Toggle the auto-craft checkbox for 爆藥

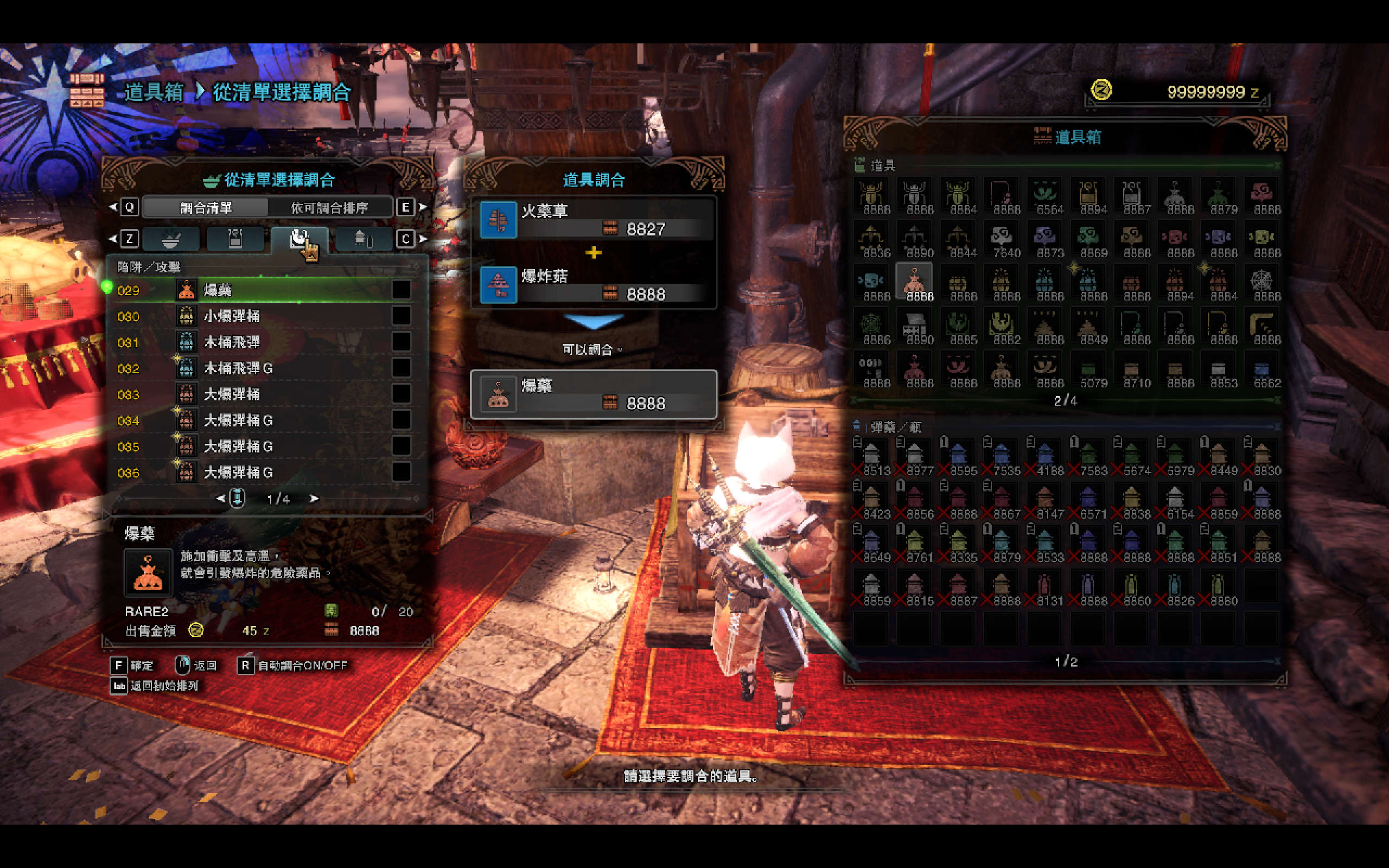(401, 290)
